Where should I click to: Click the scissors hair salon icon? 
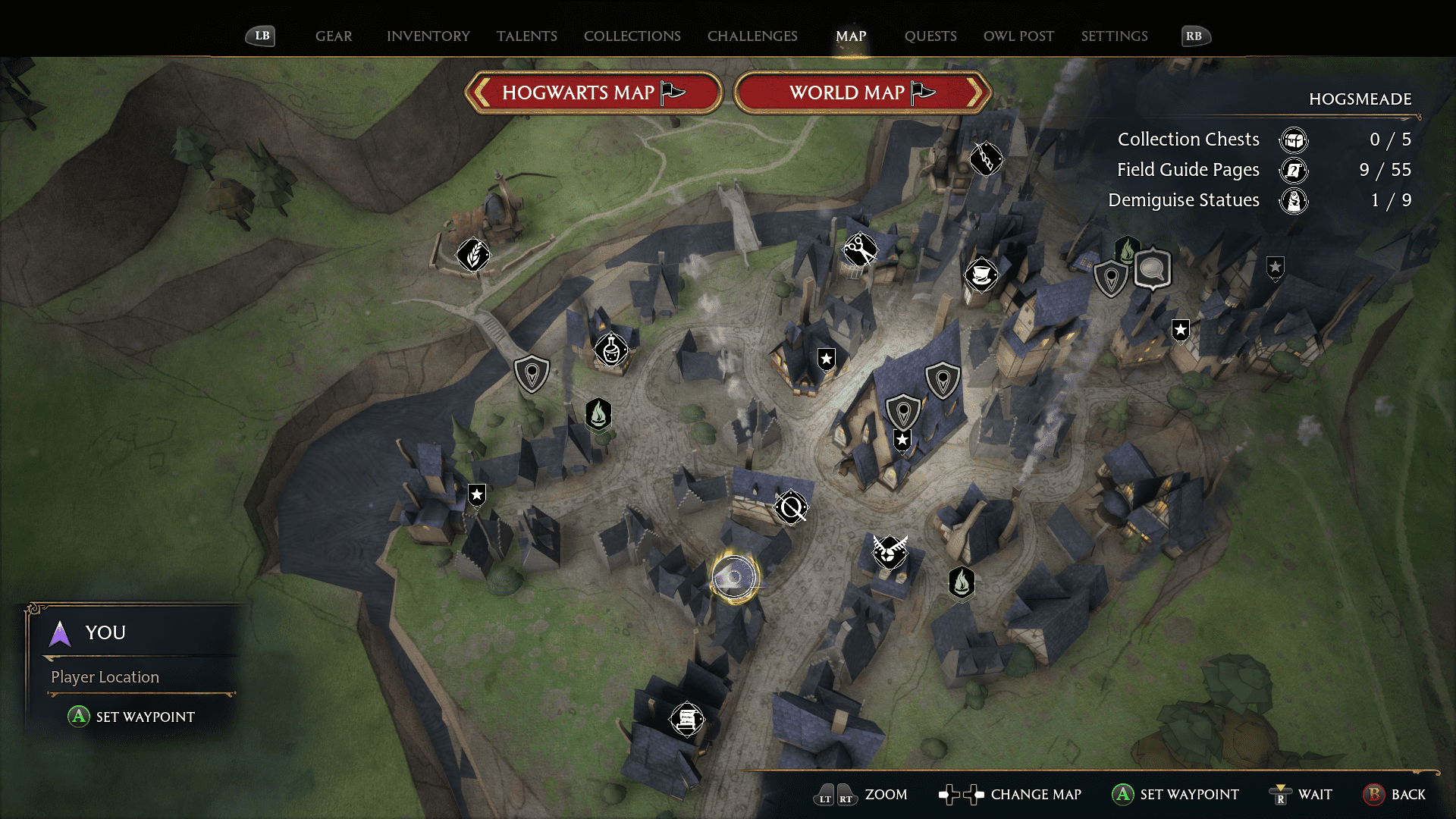[861, 249]
